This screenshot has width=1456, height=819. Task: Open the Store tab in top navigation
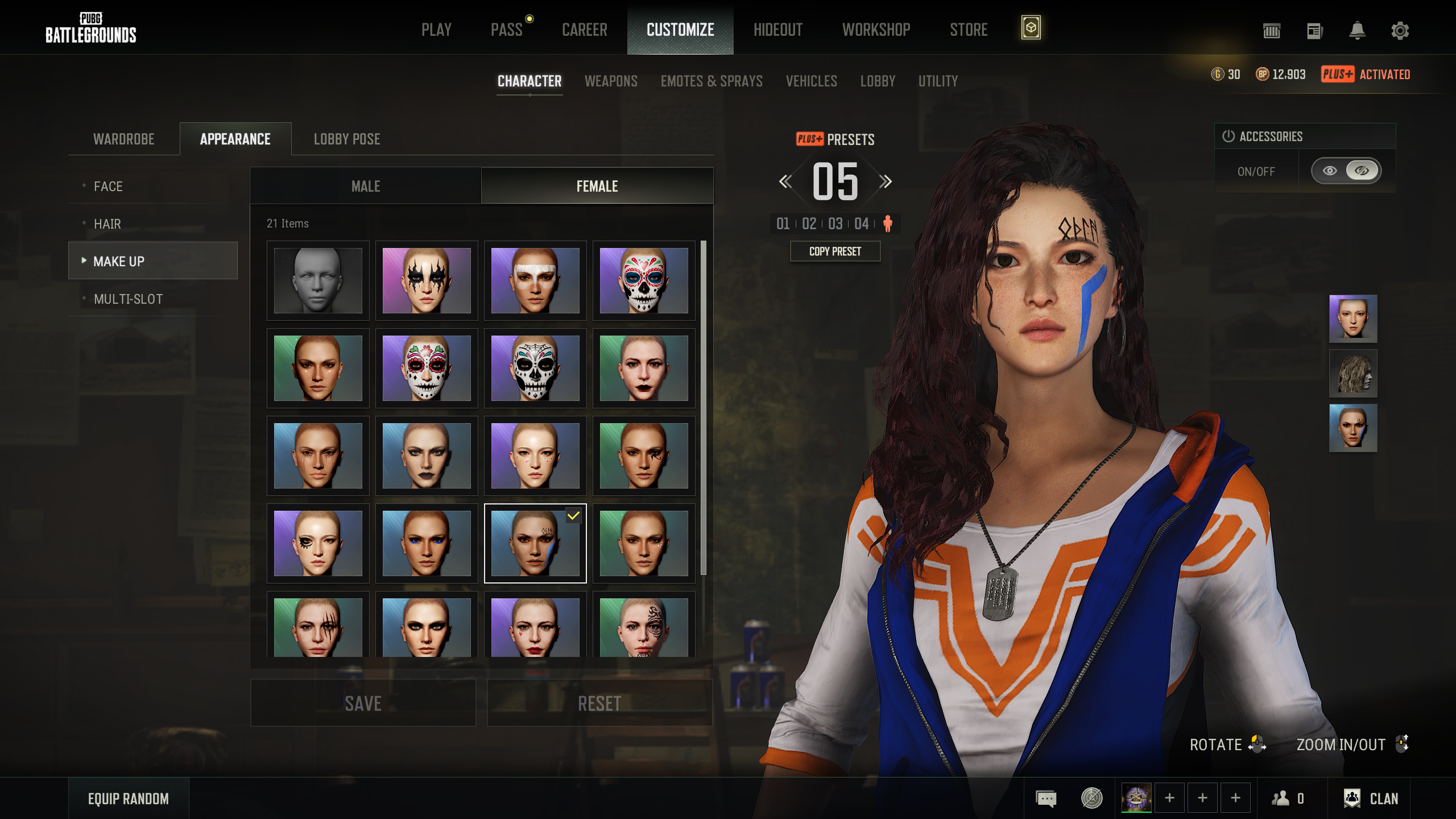pos(968,30)
